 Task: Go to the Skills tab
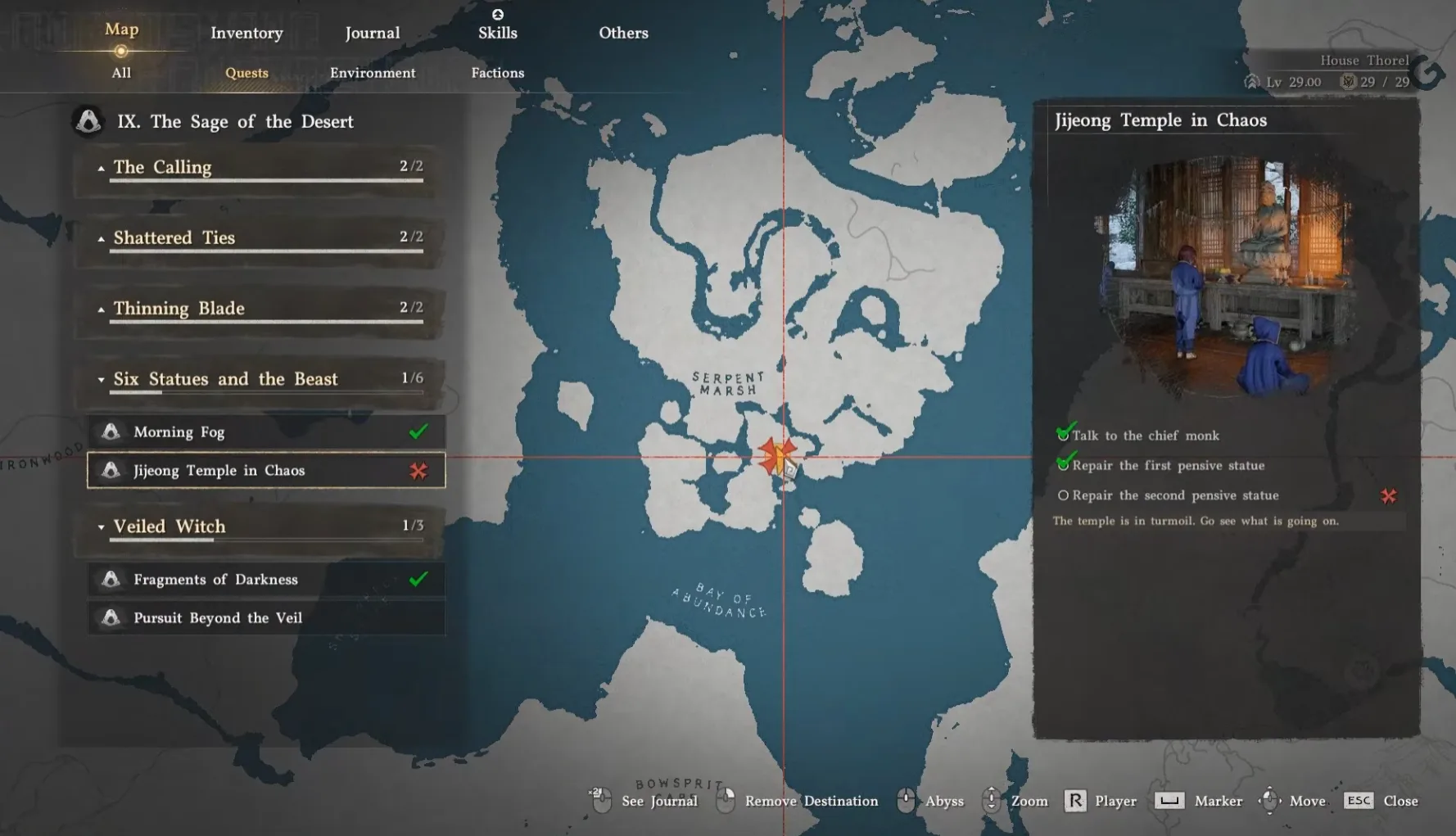click(498, 33)
